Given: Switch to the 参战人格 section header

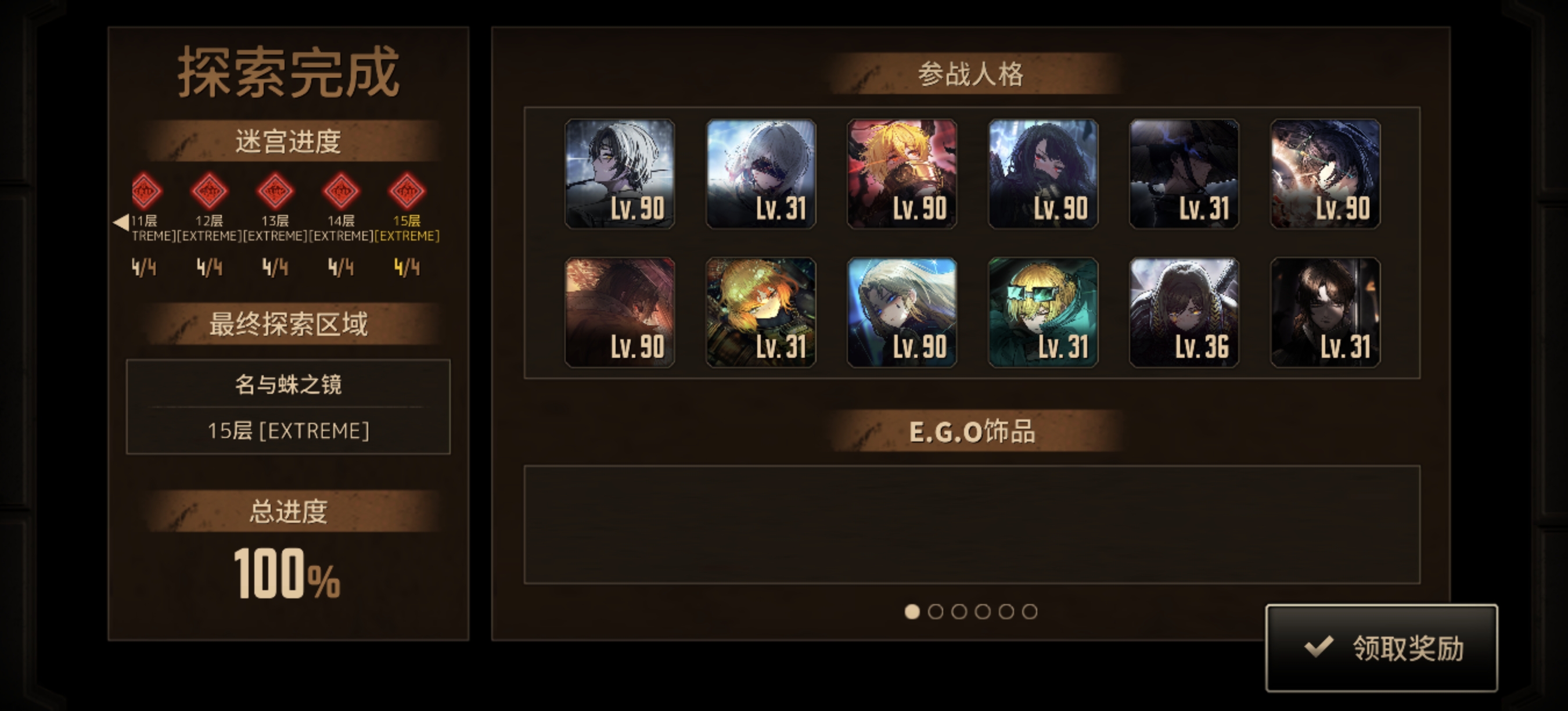Looking at the screenshot, I should (x=970, y=76).
